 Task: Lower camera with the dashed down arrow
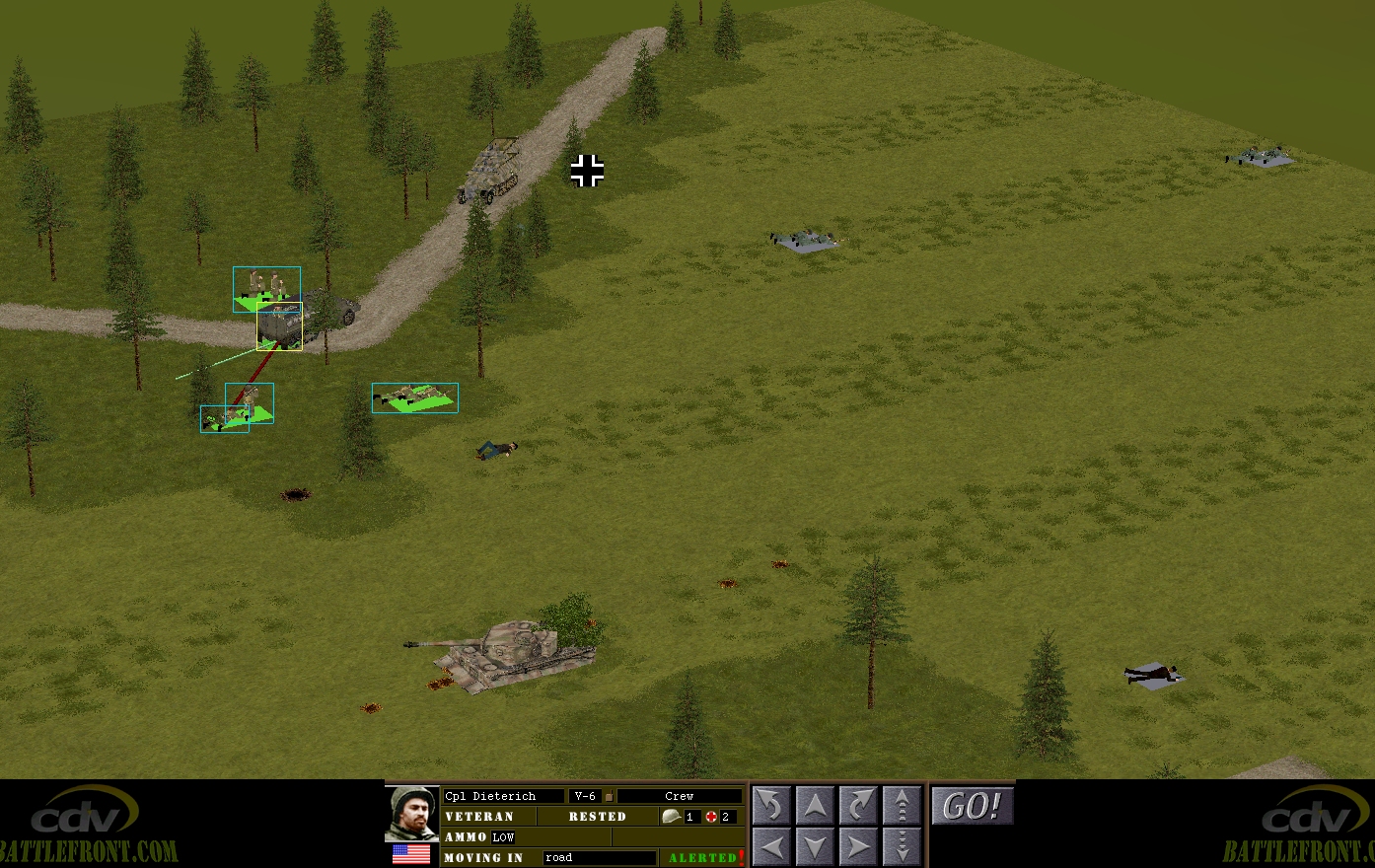click(902, 846)
